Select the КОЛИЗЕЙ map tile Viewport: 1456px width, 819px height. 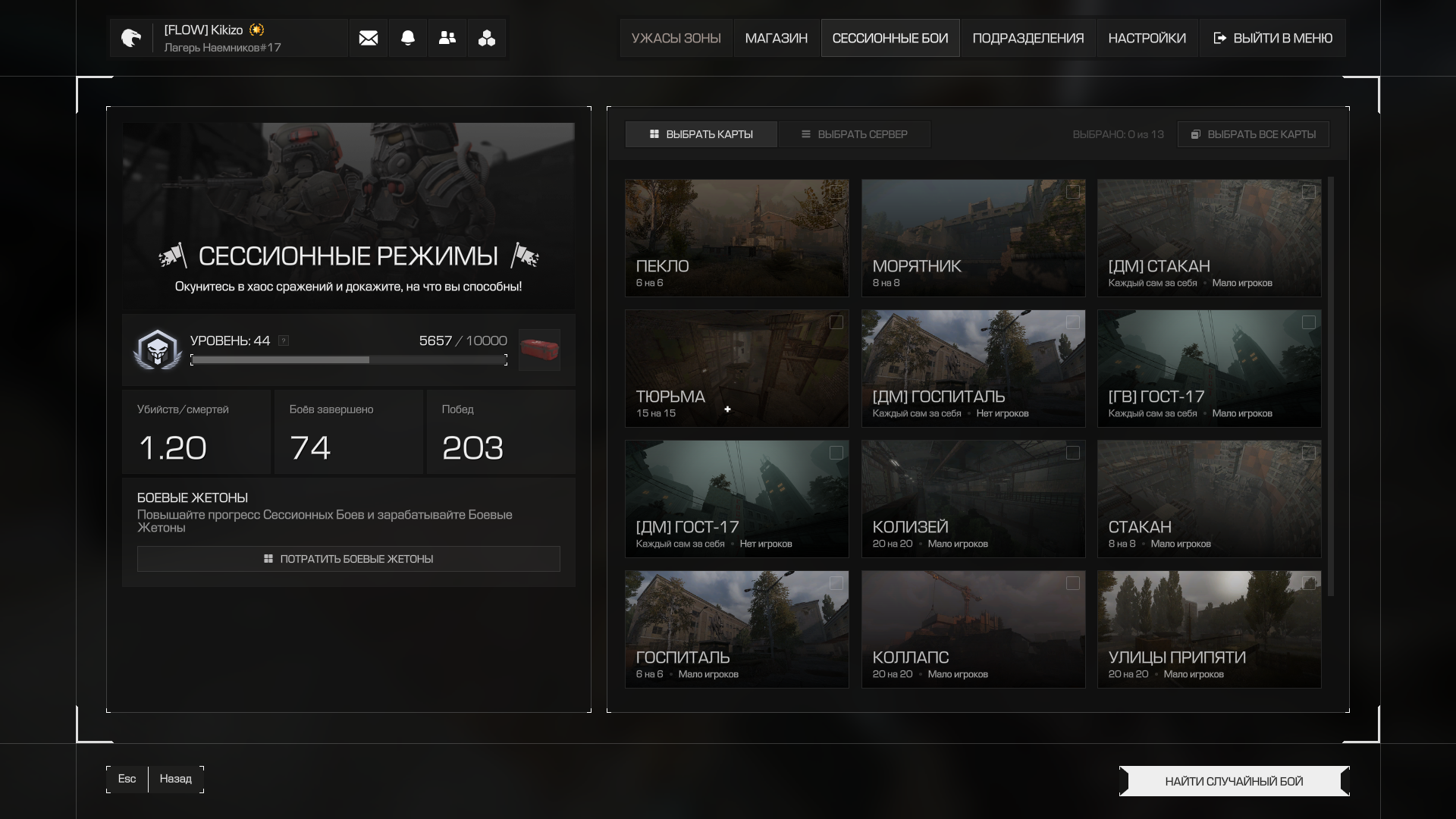tap(973, 498)
